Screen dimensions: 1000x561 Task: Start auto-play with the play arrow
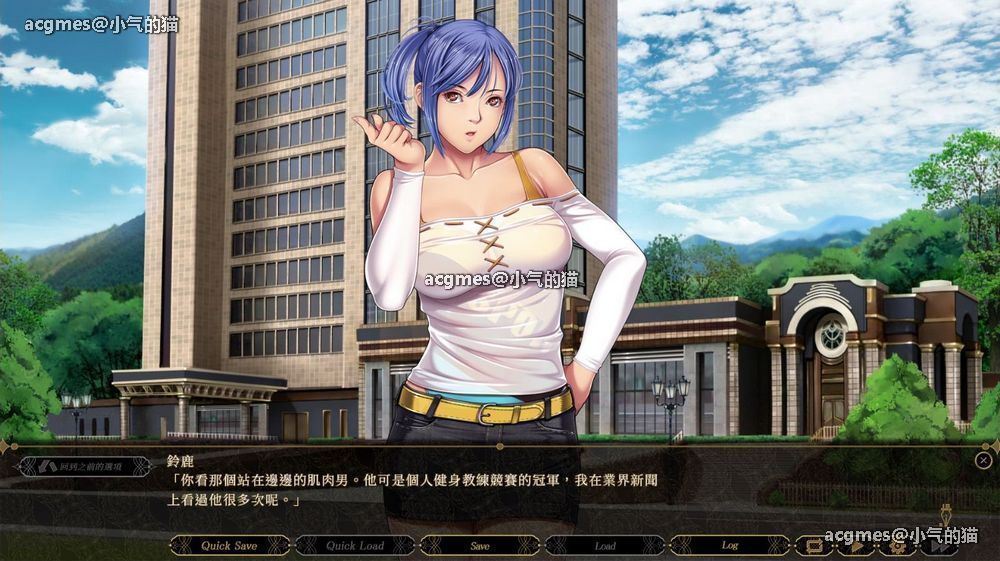[856, 546]
